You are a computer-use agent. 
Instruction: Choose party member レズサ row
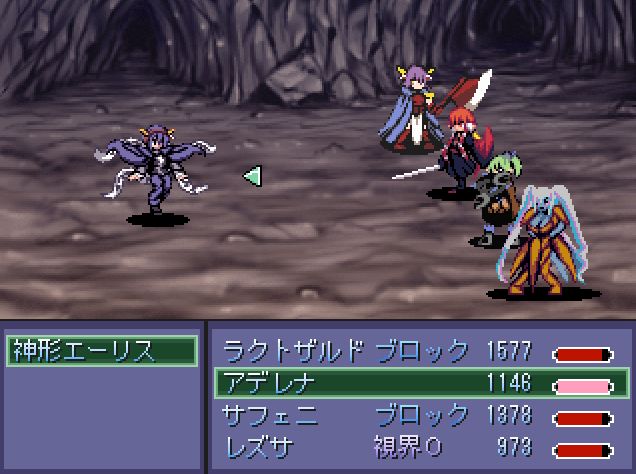point(418,446)
